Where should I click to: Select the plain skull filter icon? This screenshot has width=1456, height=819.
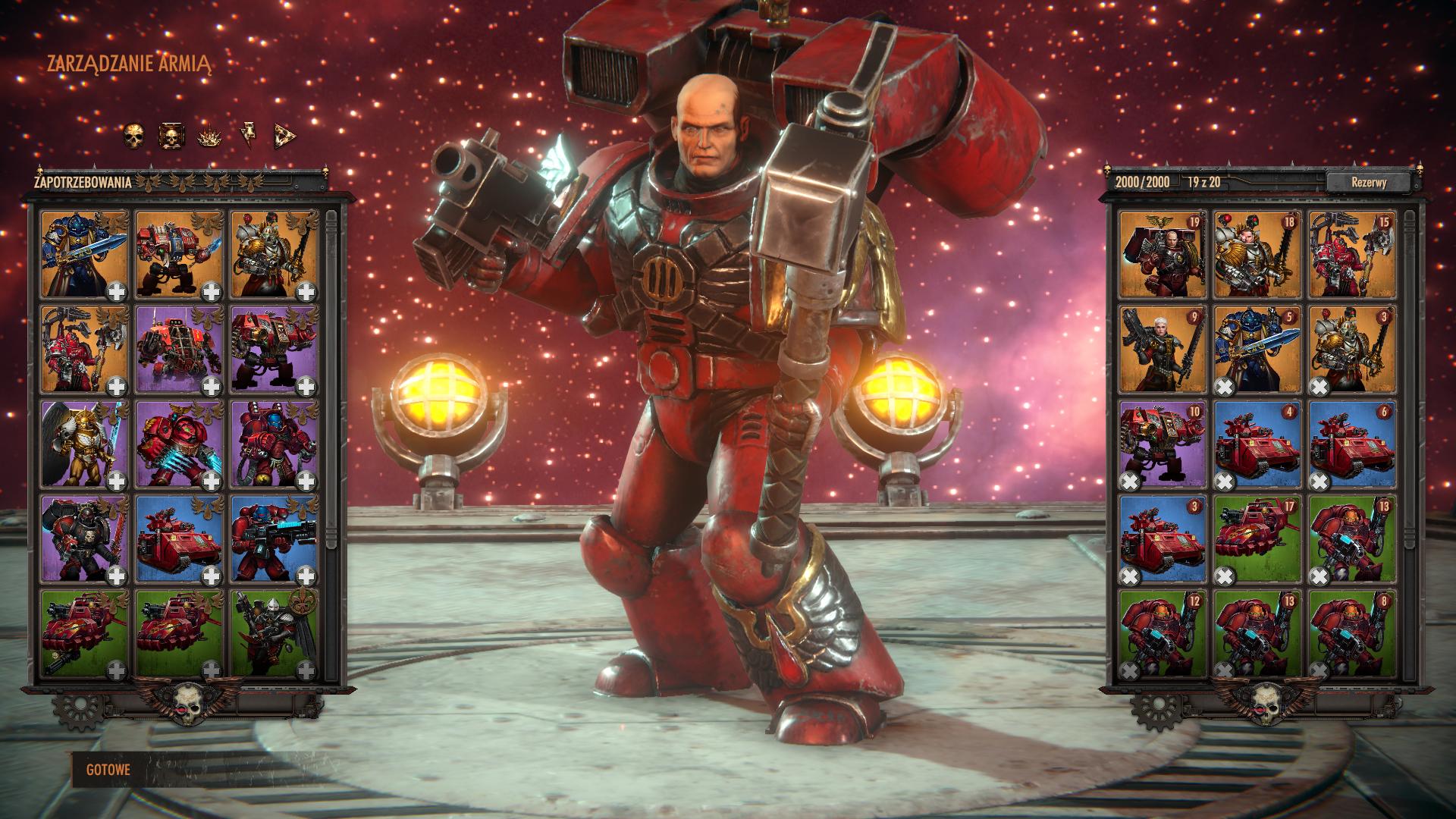pyautogui.click(x=133, y=136)
